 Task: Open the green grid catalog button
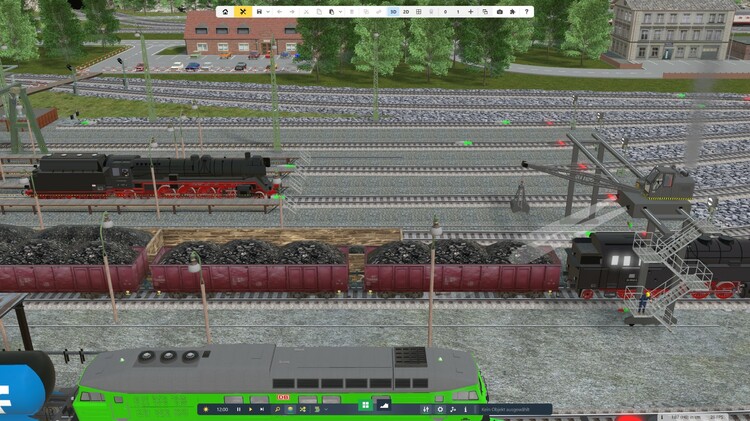click(365, 405)
